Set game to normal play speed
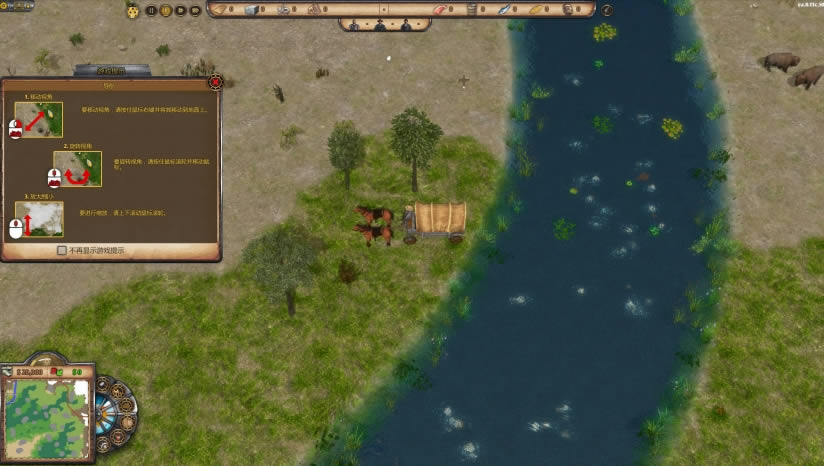Image resolution: width=824 pixels, height=466 pixels. 166,10
